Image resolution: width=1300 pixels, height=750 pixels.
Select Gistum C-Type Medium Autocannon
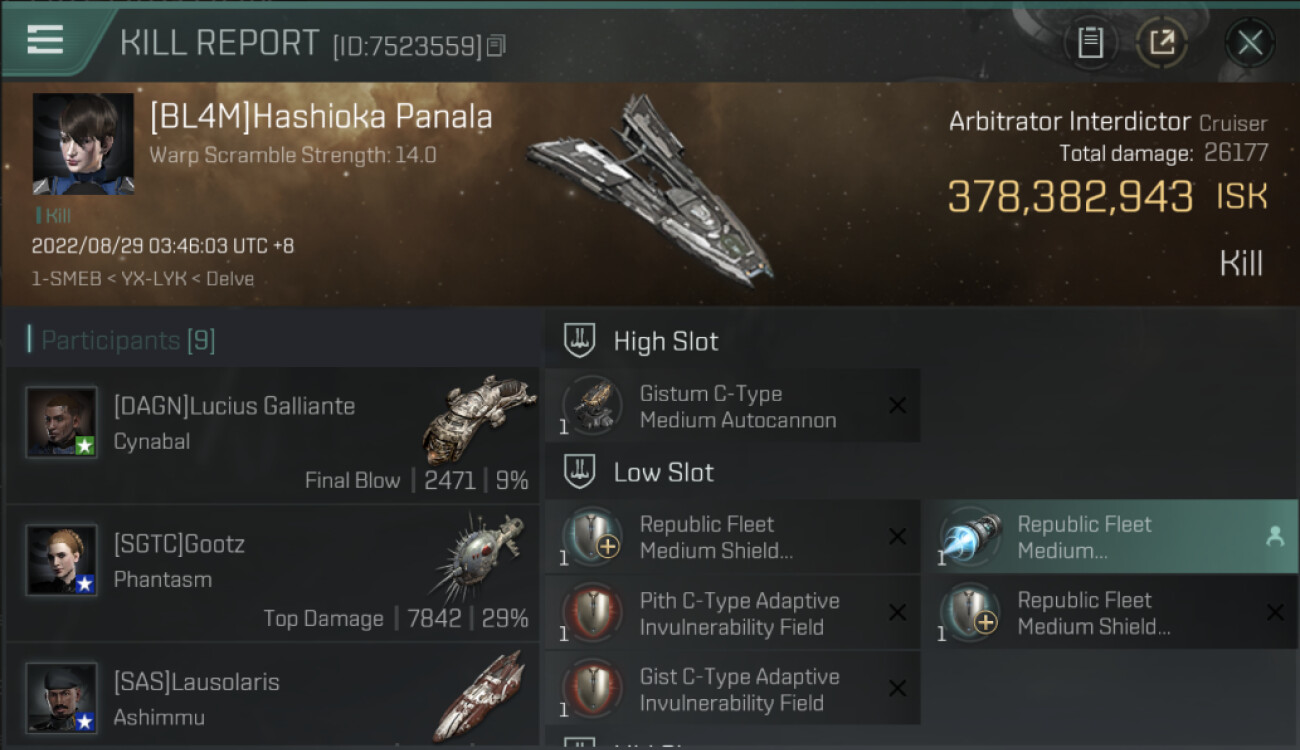[x=732, y=406]
